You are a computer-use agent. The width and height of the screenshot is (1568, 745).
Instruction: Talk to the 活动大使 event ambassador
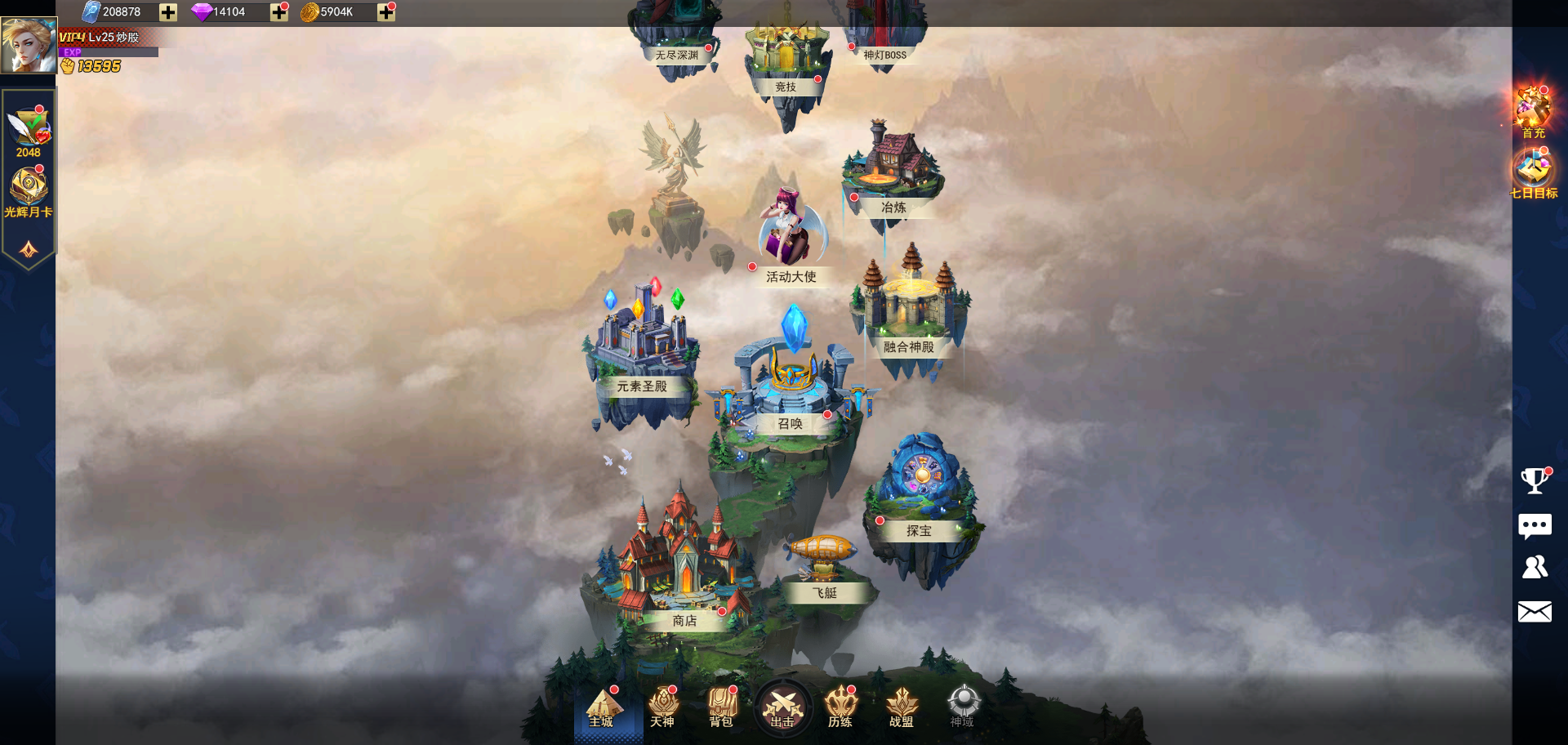tap(788, 233)
